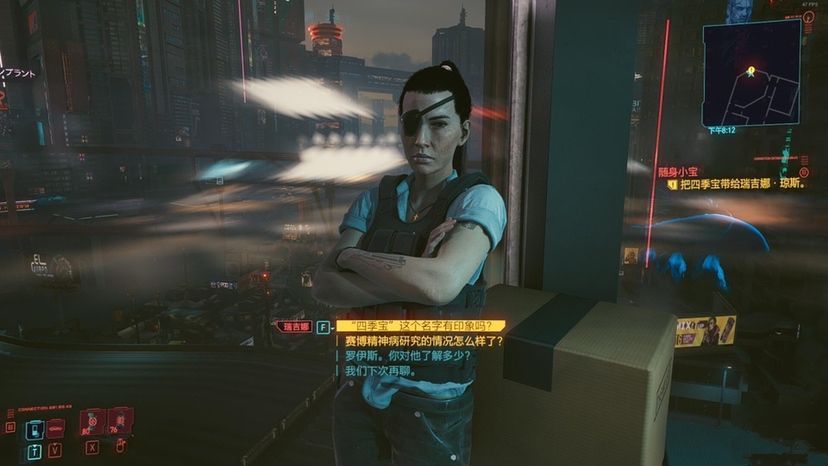
Task: Ask if the name "四季宝" rings a bell
Action: (x=420, y=325)
